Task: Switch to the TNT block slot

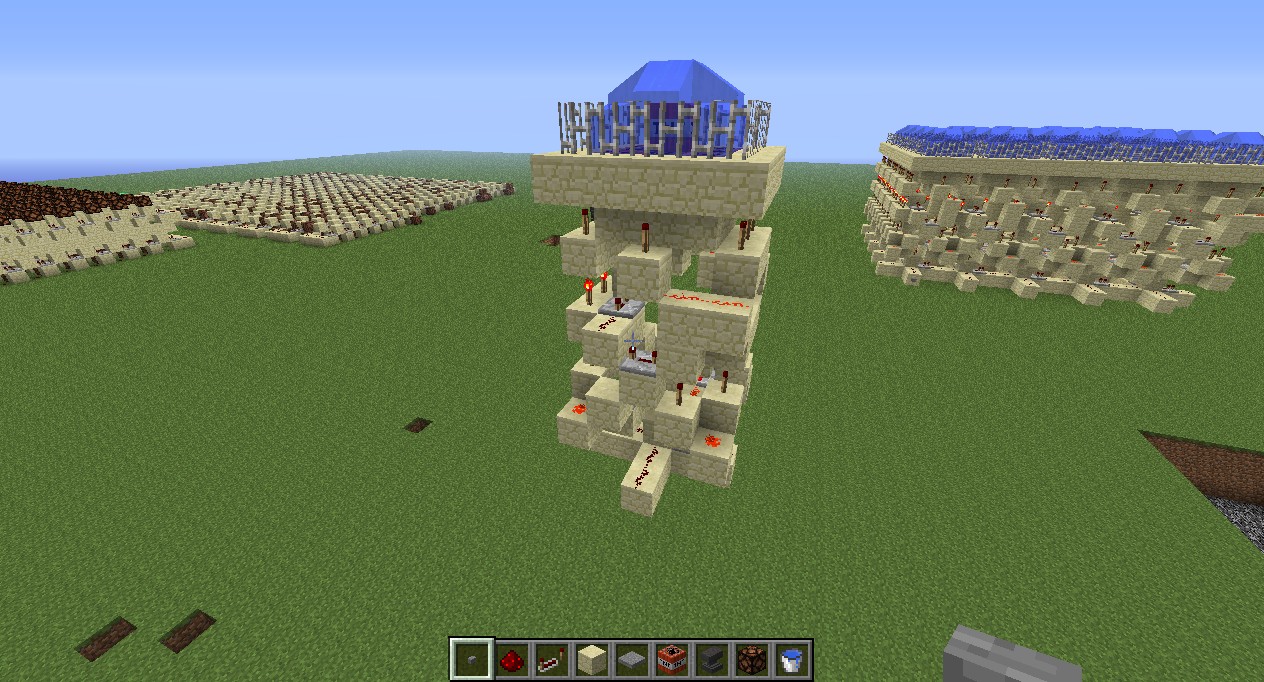Action: click(x=671, y=660)
